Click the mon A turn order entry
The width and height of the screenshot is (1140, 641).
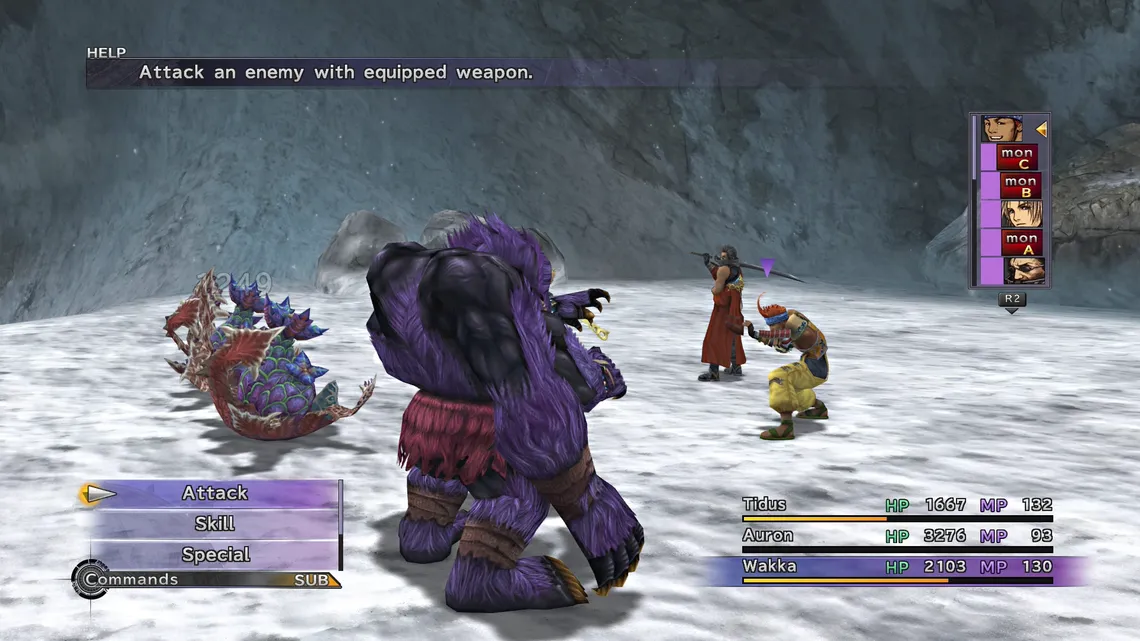click(x=1021, y=243)
